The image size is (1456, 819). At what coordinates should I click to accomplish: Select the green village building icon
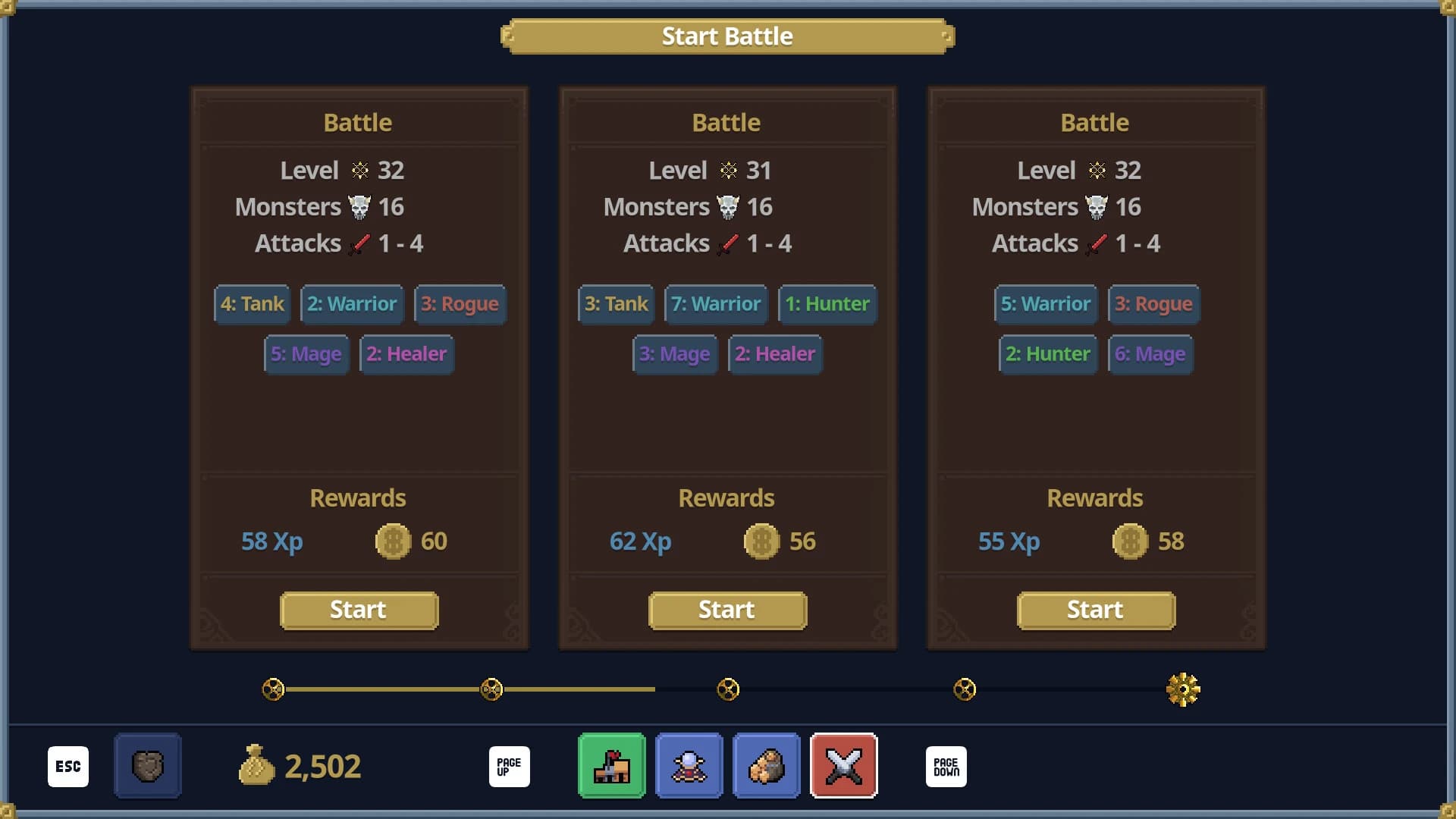[611, 766]
